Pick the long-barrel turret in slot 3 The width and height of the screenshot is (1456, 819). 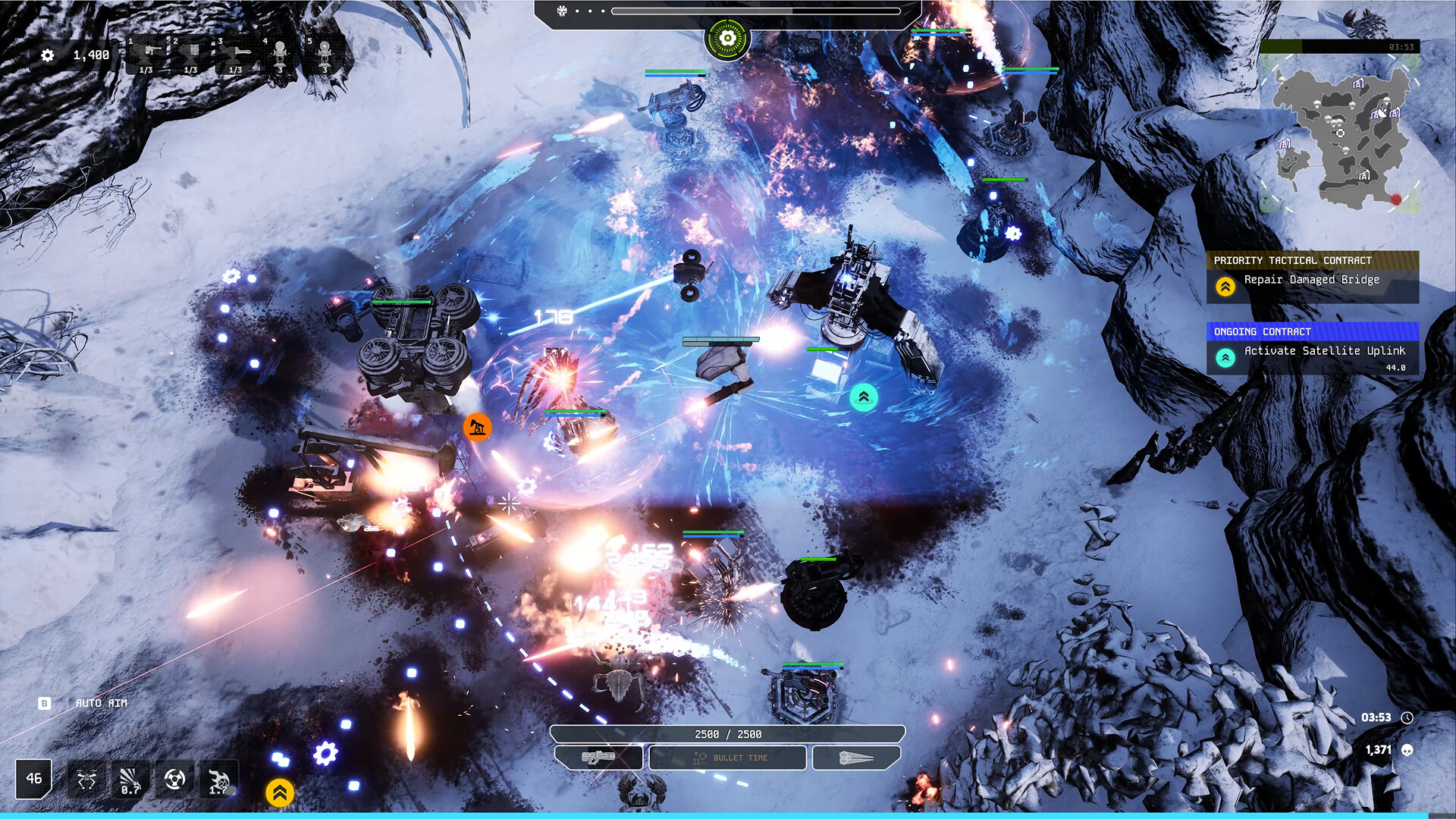pos(236,55)
